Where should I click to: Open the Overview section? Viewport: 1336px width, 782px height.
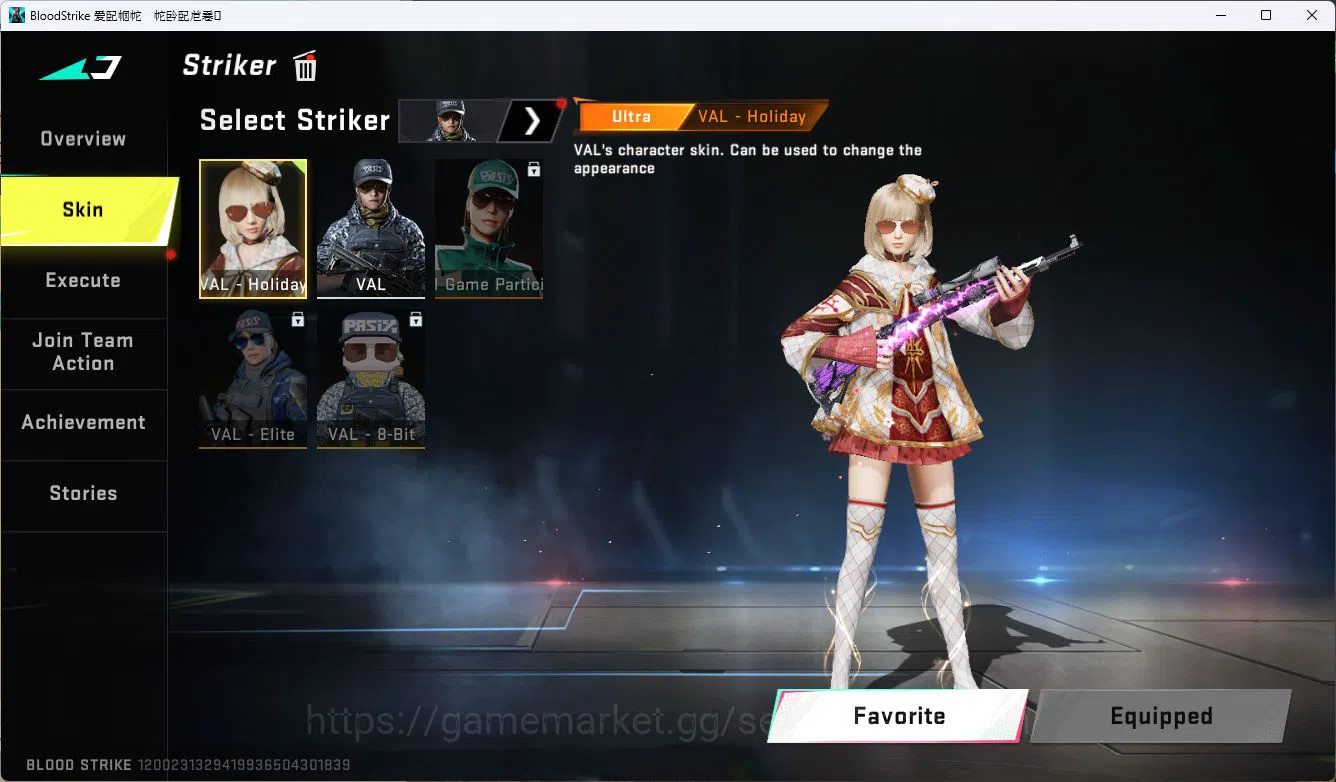82,138
